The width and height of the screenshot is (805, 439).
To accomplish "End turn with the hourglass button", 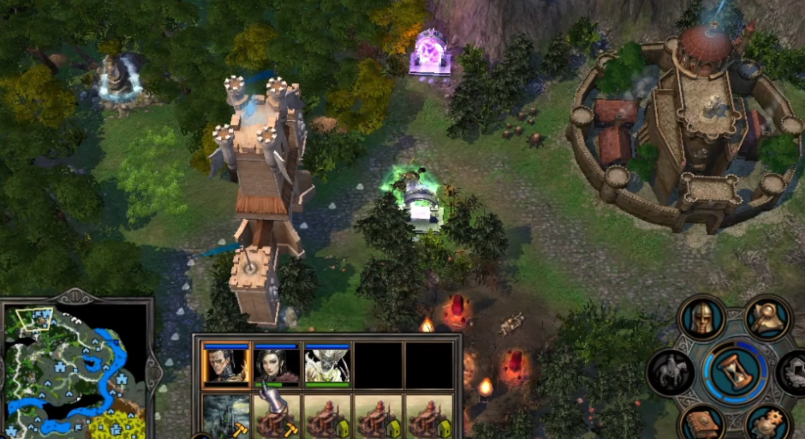I will coord(734,372).
